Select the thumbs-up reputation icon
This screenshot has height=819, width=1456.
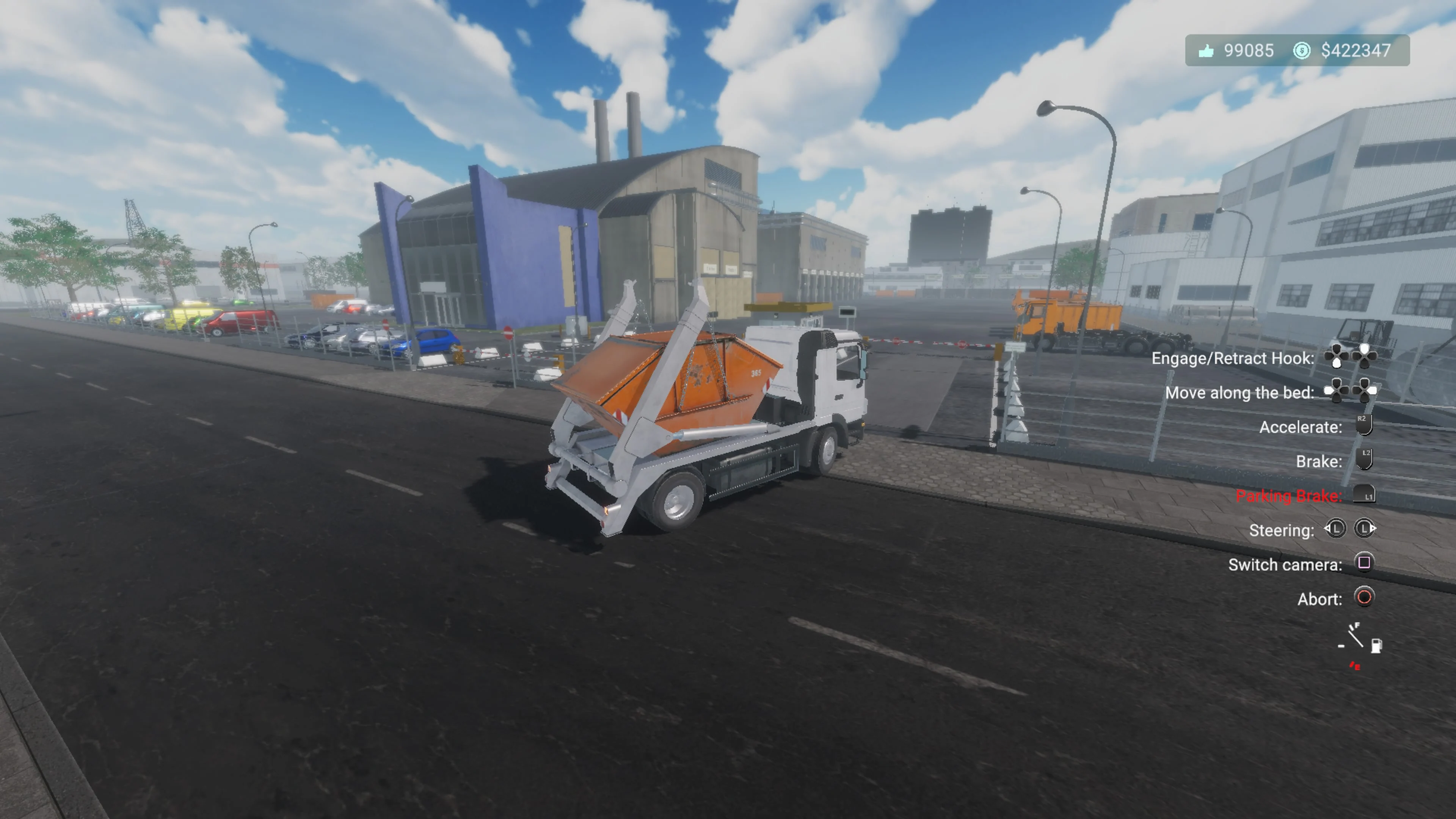[x=1207, y=51]
